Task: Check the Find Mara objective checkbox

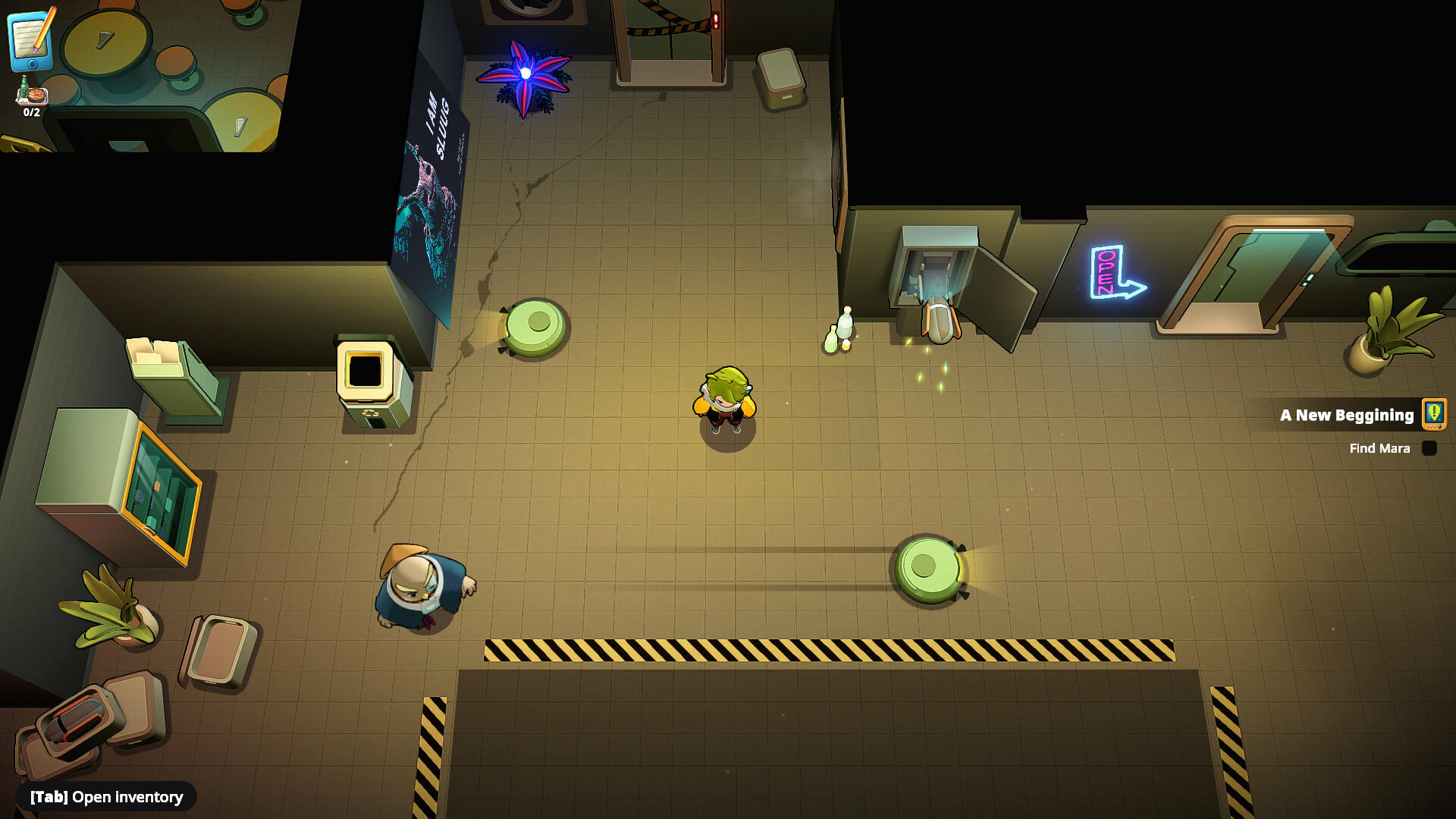Action: pyautogui.click(x=1430, y=448)
